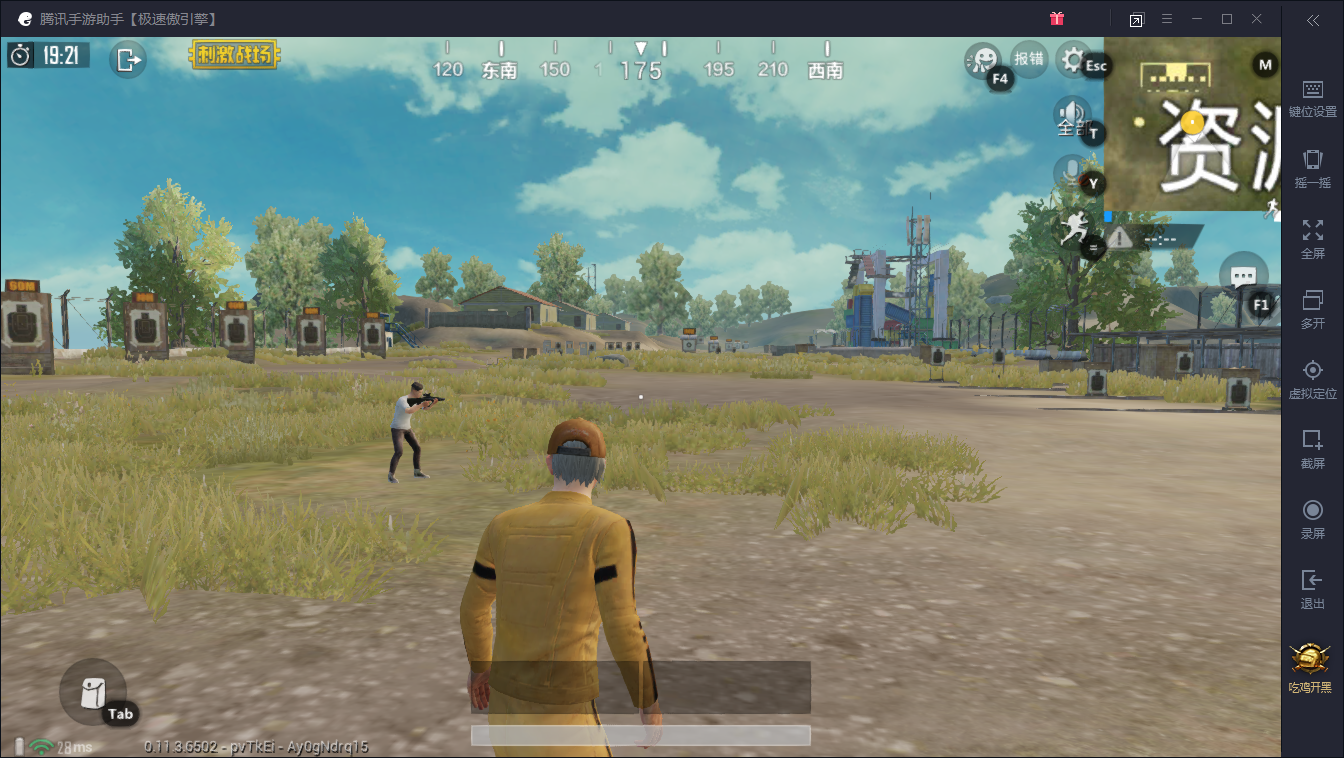Open the 多开 multi-instance tool
The width and height of the screenshot is (1344, 758).
click(1313, 309)
